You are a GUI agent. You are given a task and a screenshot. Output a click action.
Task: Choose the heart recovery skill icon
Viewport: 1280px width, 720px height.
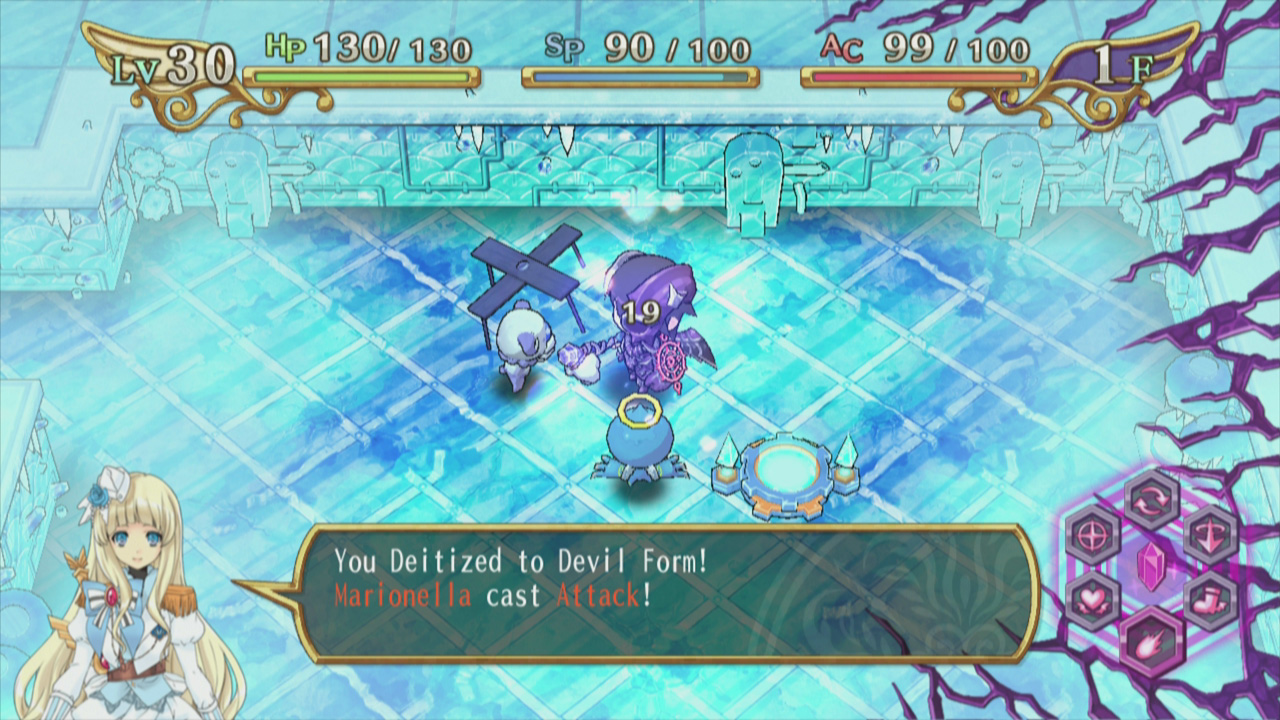(1091, 598)
